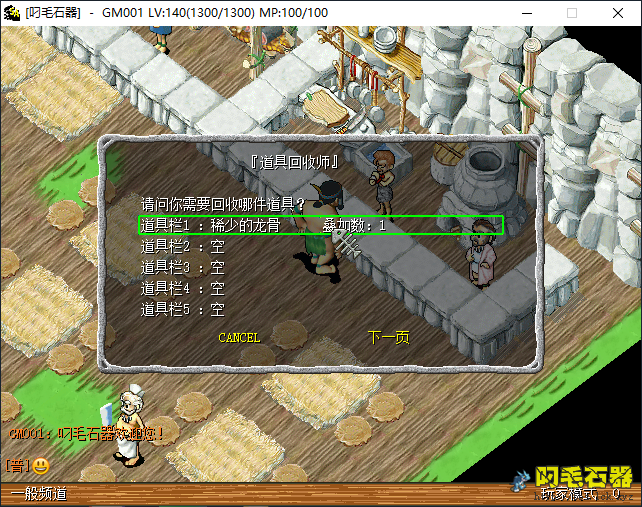Screen dimensions: 642x507
Task: Choose the empty 道具栏5 row
Action: tap(183, 309)
